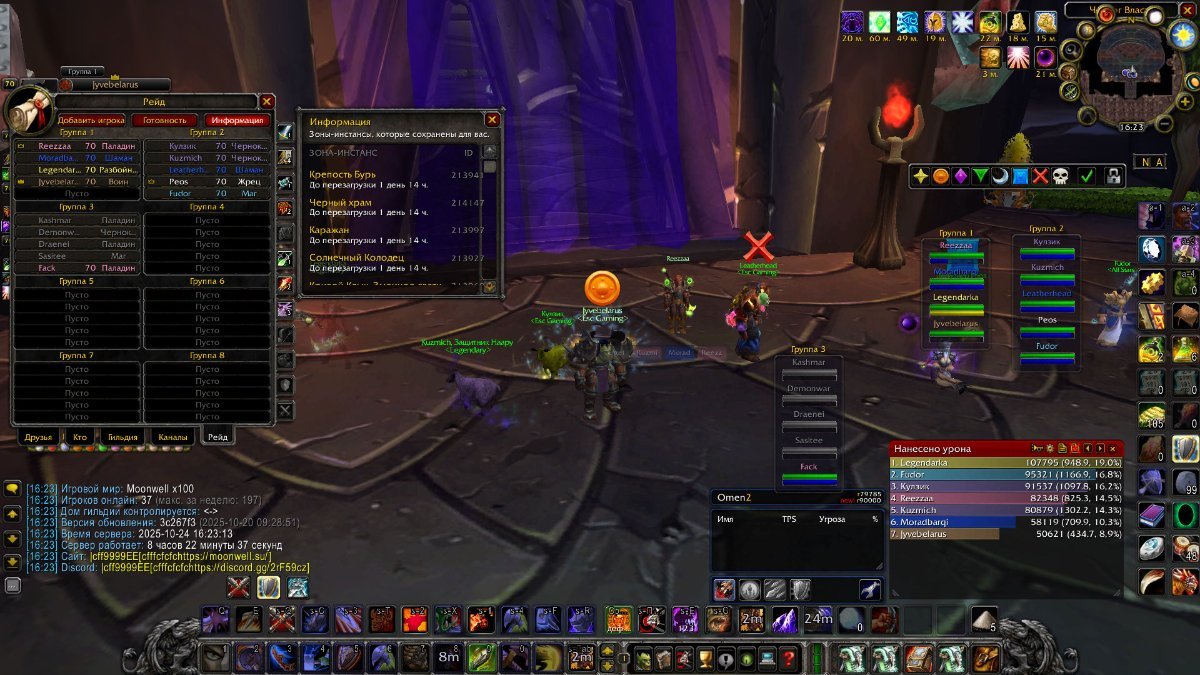This screenshot has height=675, width=1200.
Task: Show the Кто player search tab
Action: (79, 437)
